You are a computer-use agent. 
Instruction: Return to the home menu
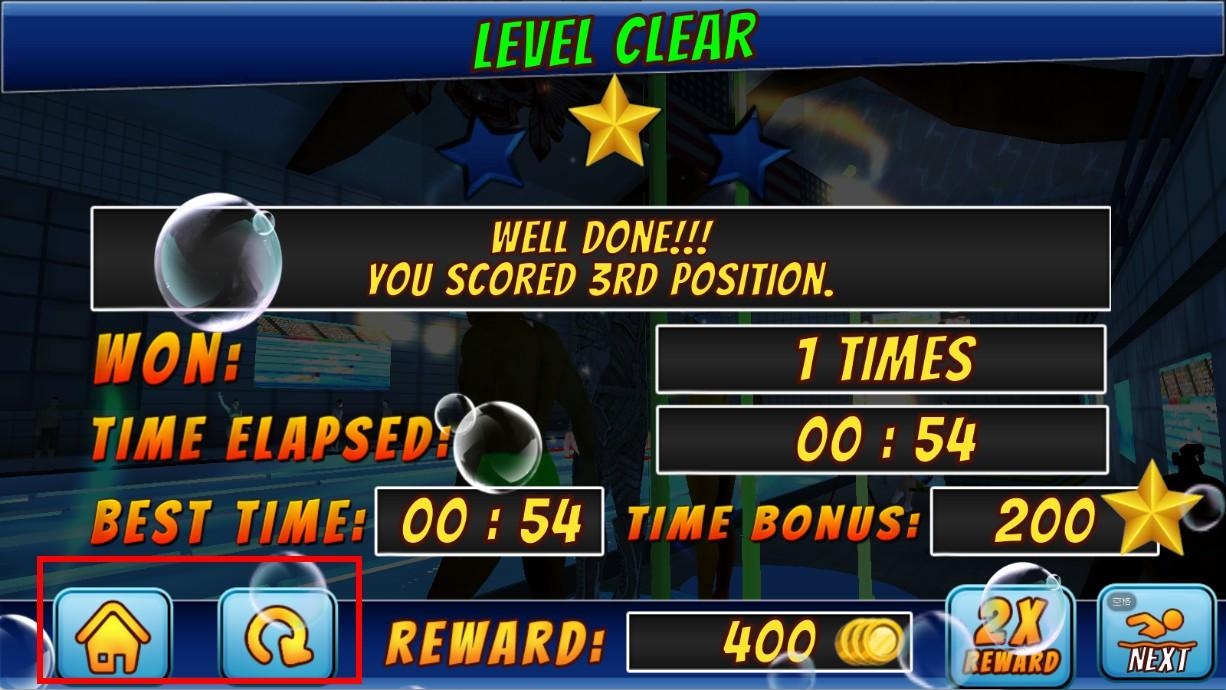coord(112,637)
